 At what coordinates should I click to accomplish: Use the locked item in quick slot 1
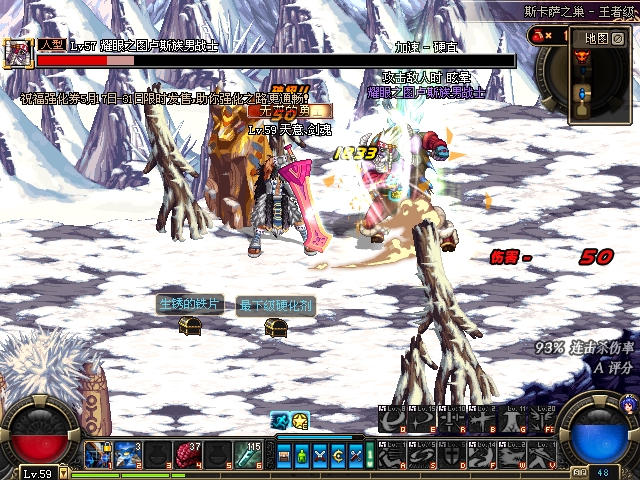click(97, 455)
